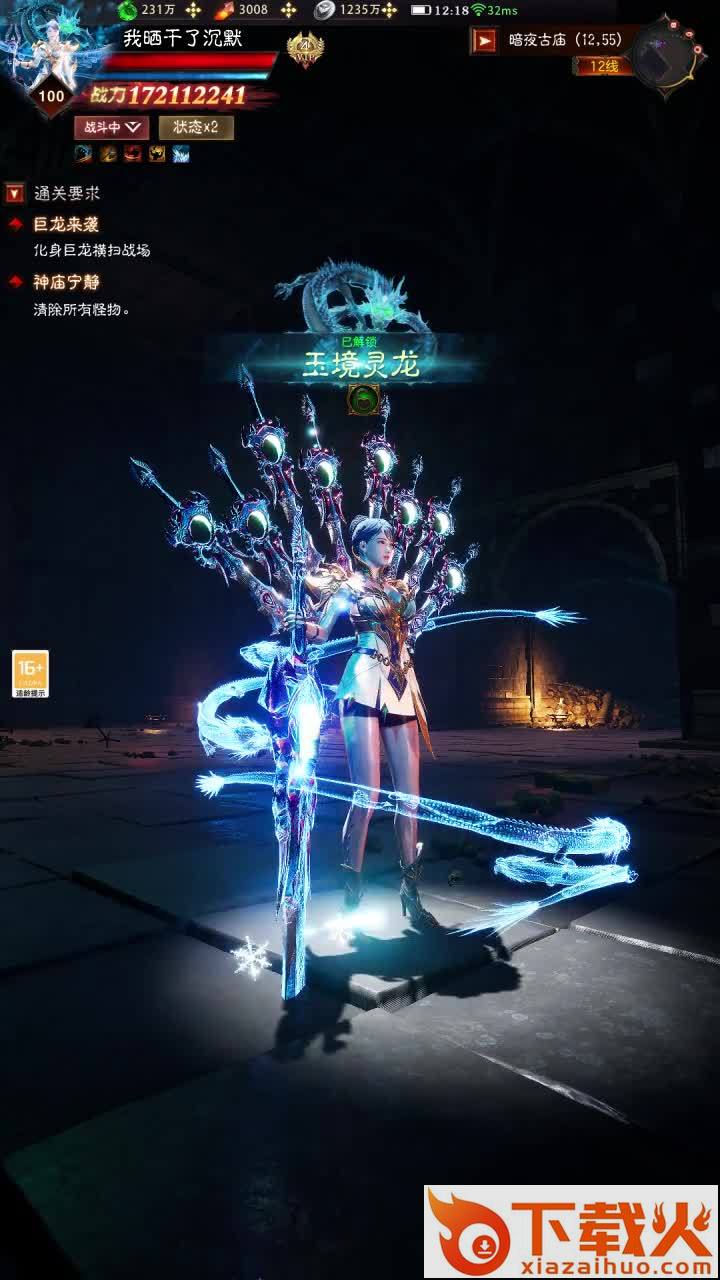Add more green jade currency
720x1280 pixels.
point(193,10)
